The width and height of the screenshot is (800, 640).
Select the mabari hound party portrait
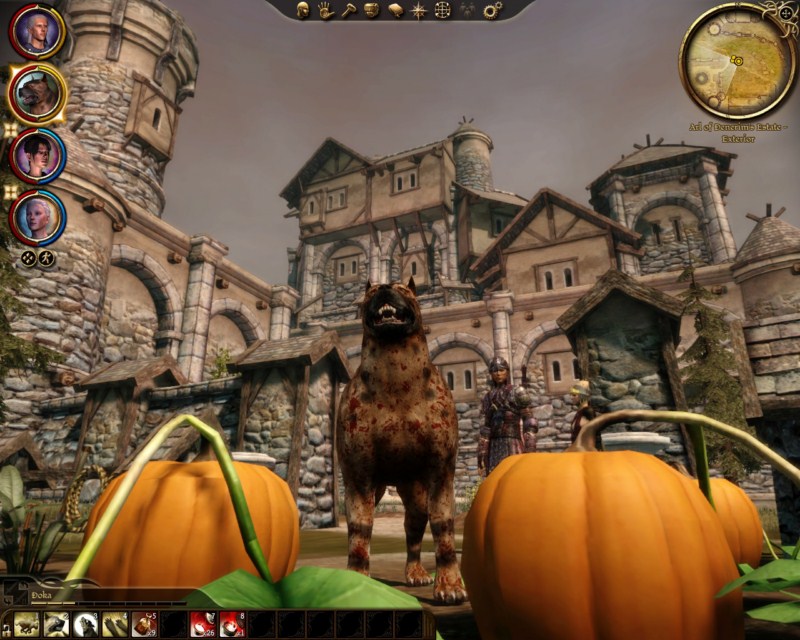pyautogui.click(x=37, y=93)
